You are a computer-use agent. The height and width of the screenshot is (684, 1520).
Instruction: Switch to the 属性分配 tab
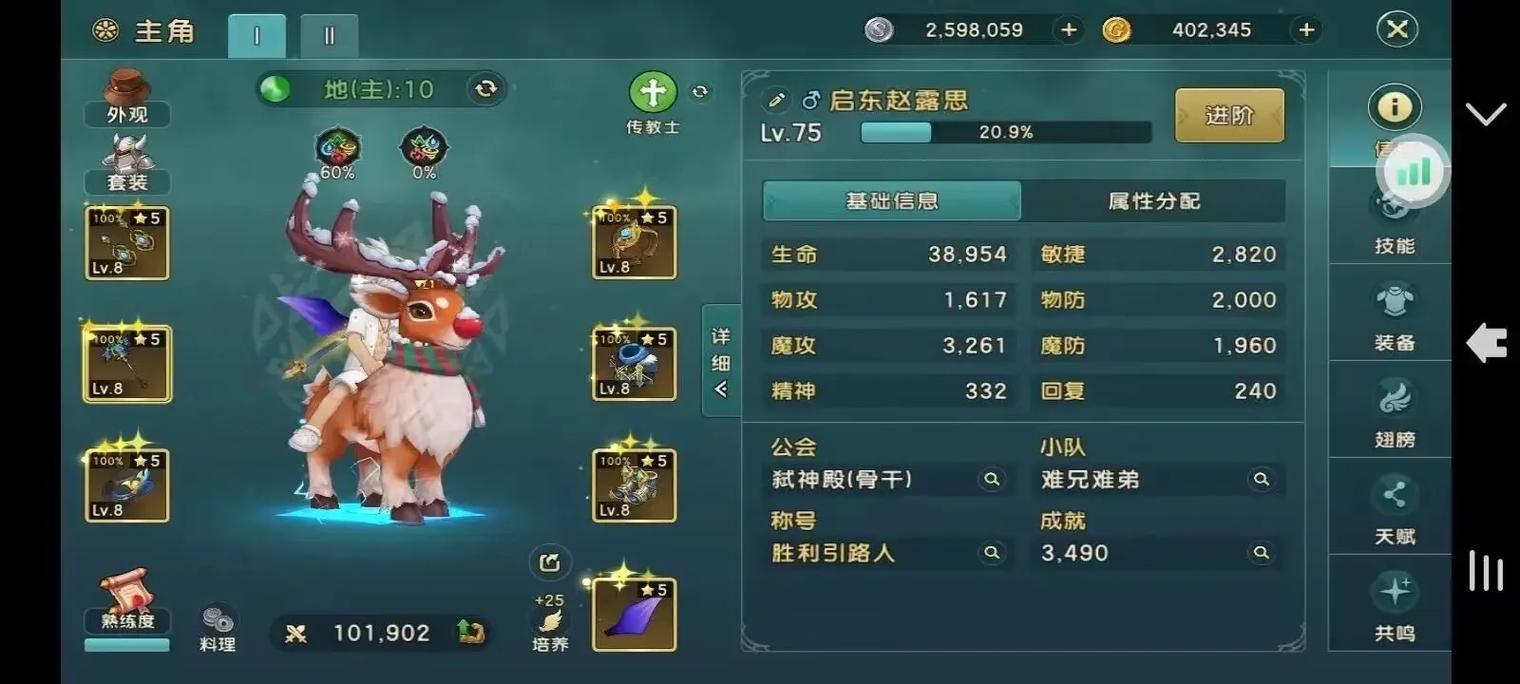click(1153, 201)
